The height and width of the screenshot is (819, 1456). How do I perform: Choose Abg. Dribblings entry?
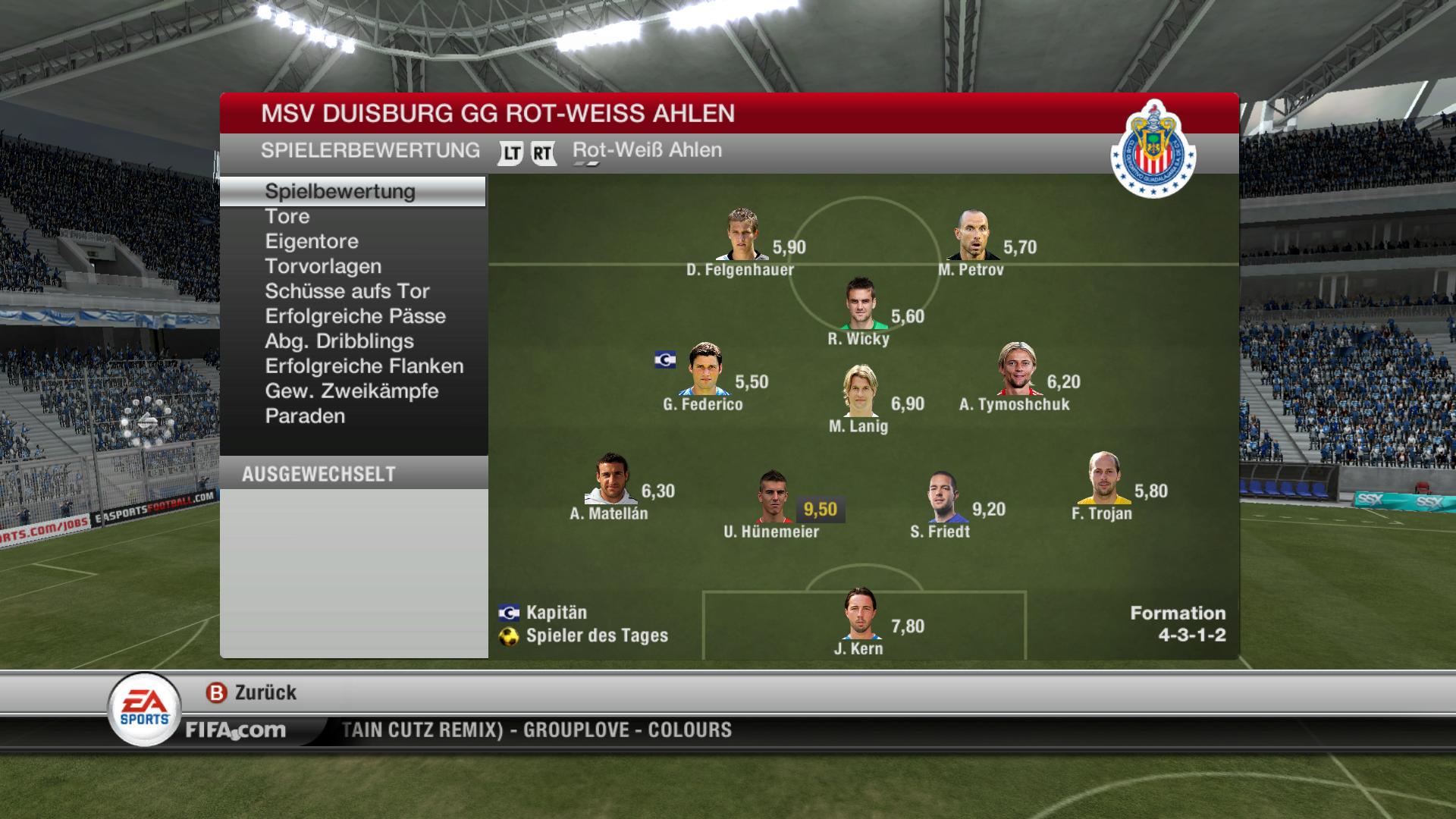click(x=339, y=342)
